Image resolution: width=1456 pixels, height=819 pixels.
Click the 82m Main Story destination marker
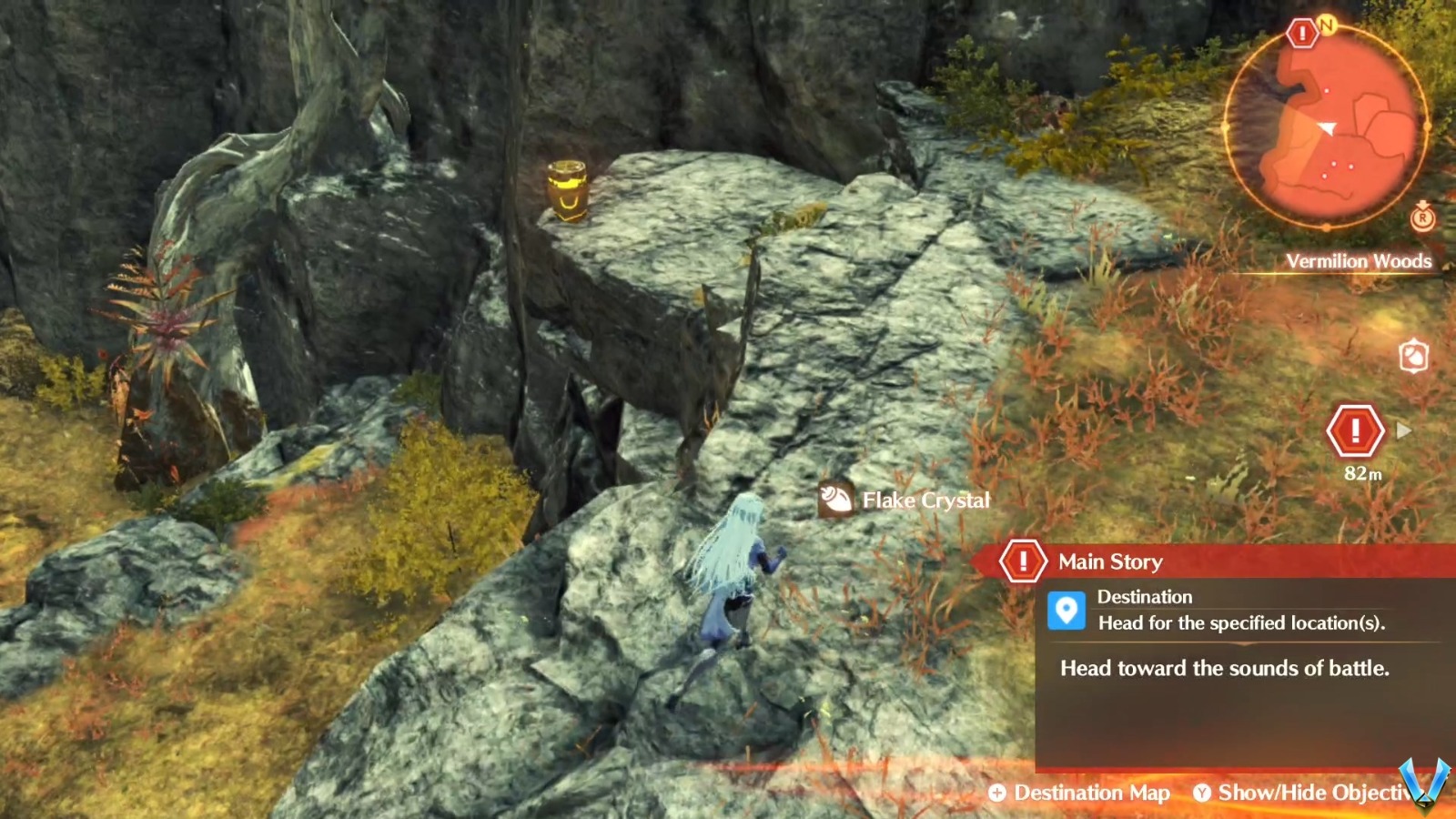1354,430
